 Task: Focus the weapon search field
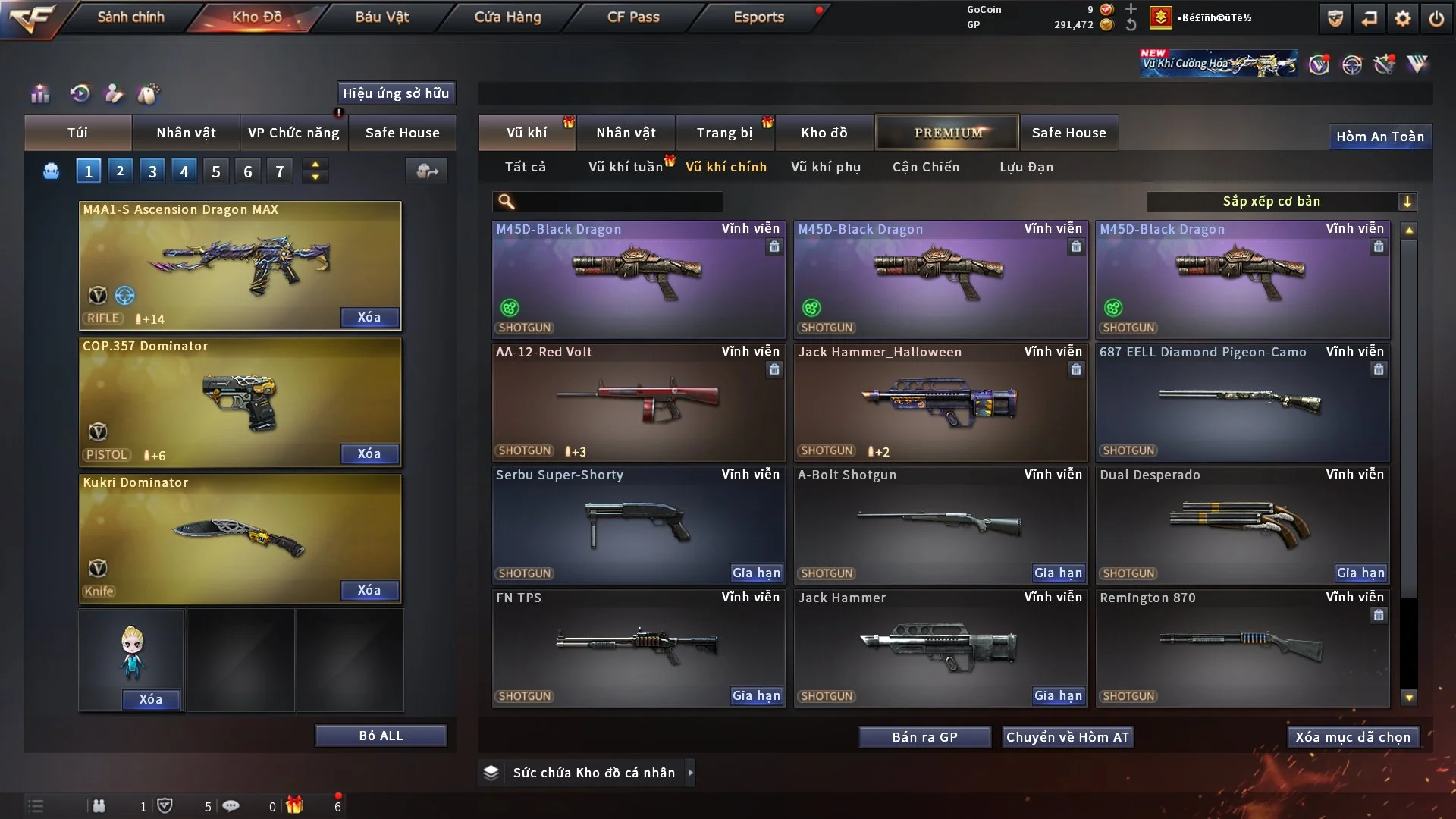click(618, 201)
